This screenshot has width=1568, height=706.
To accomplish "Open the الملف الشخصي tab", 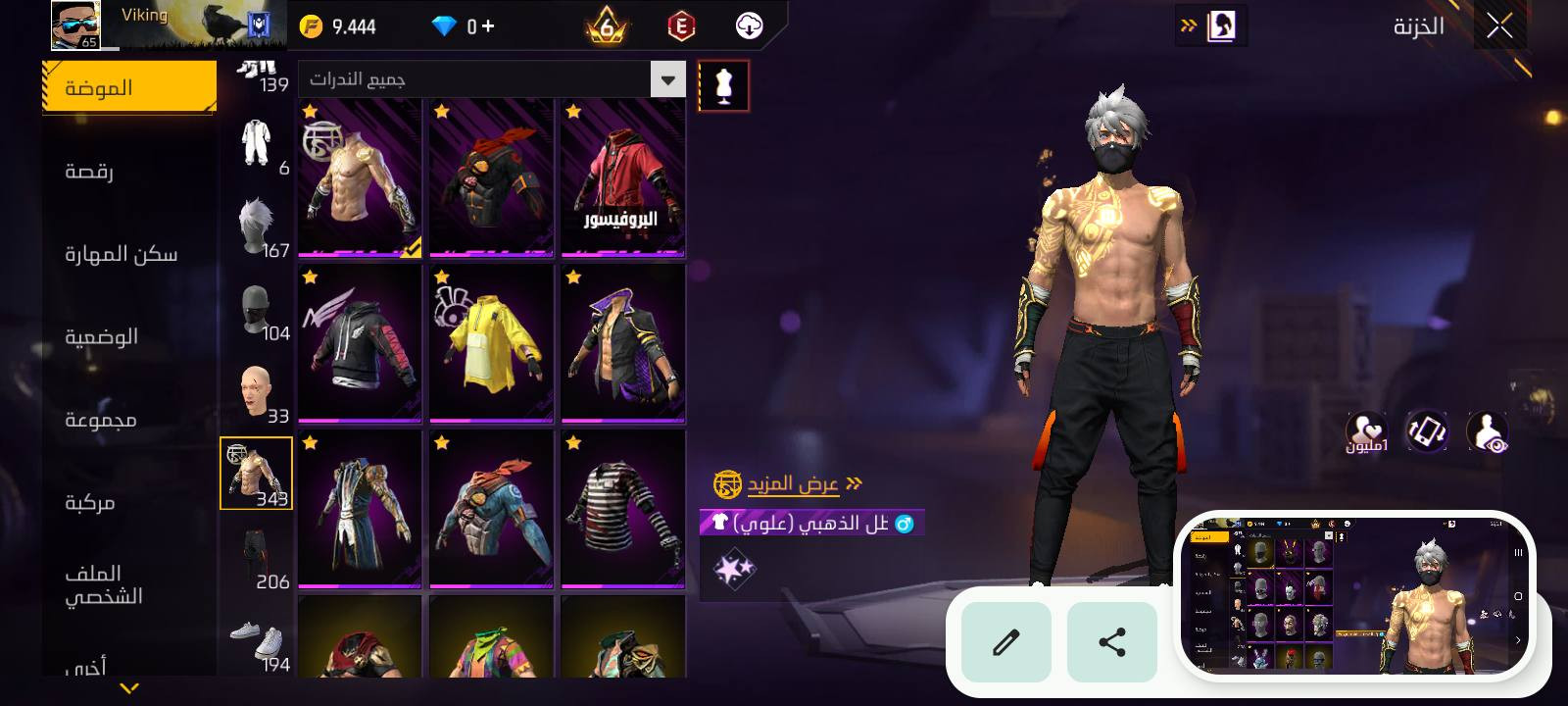I will pos(104,584).
